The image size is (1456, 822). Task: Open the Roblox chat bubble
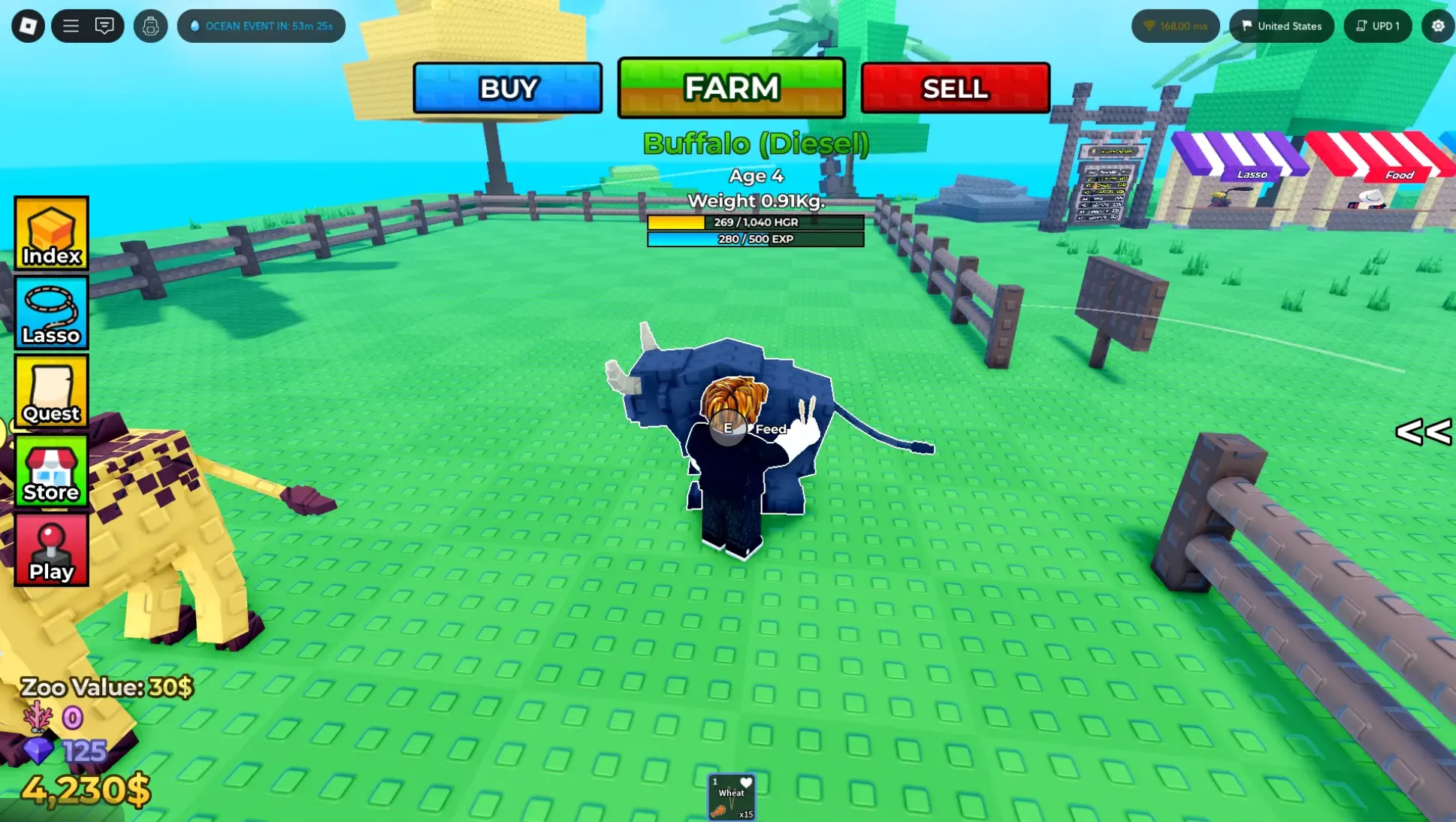(x=105, y=26)
